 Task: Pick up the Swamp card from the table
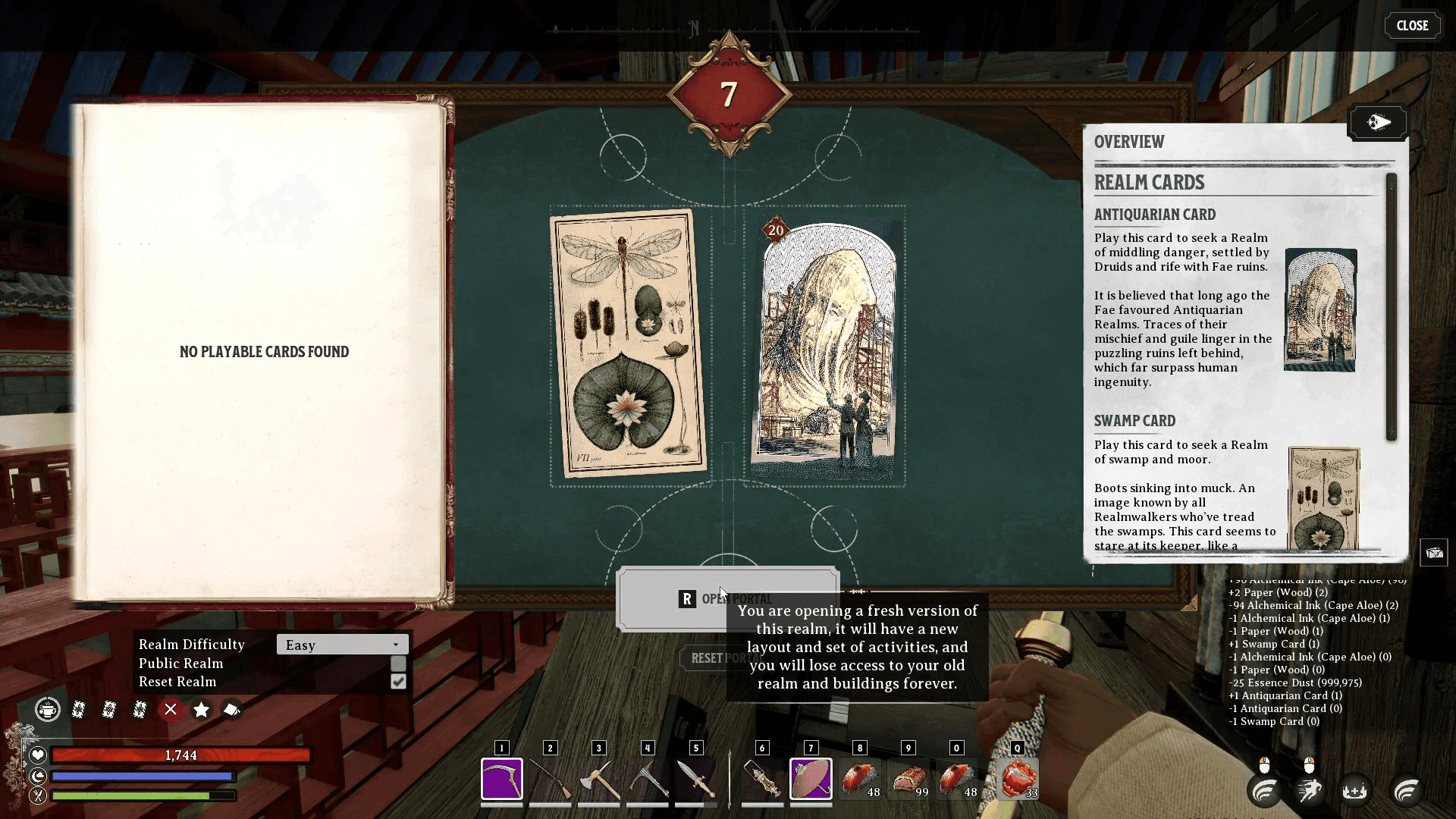click(629, 344)
